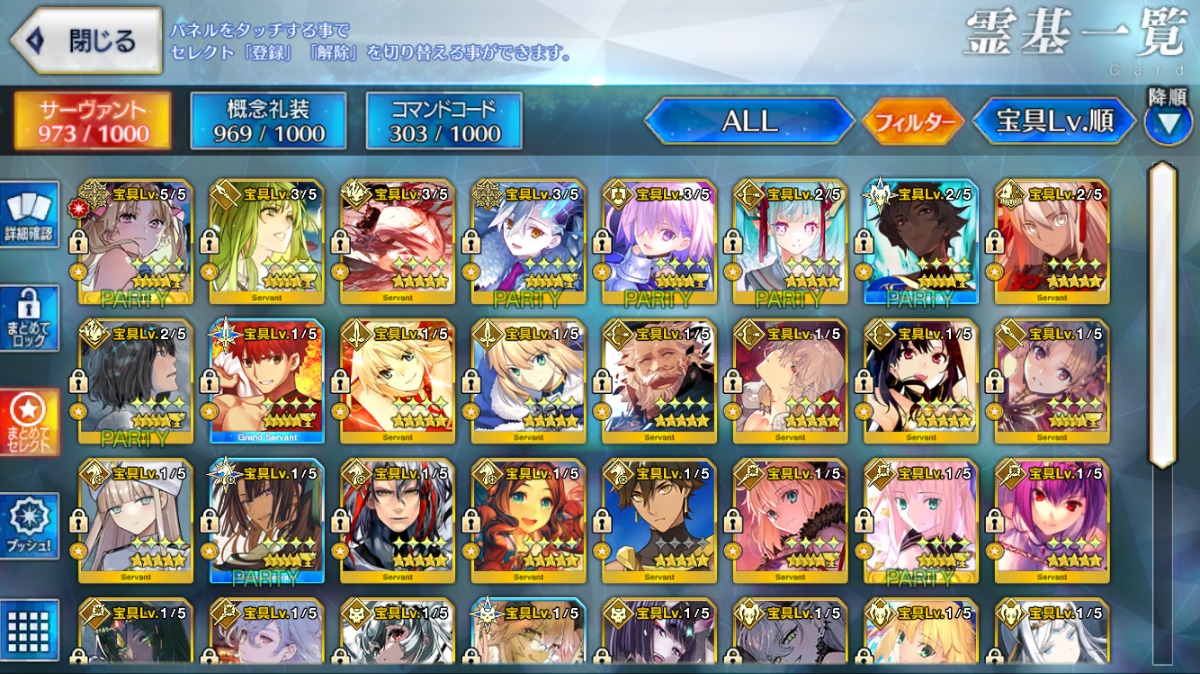Show the コマンドコード tab

tap(444, 121)
